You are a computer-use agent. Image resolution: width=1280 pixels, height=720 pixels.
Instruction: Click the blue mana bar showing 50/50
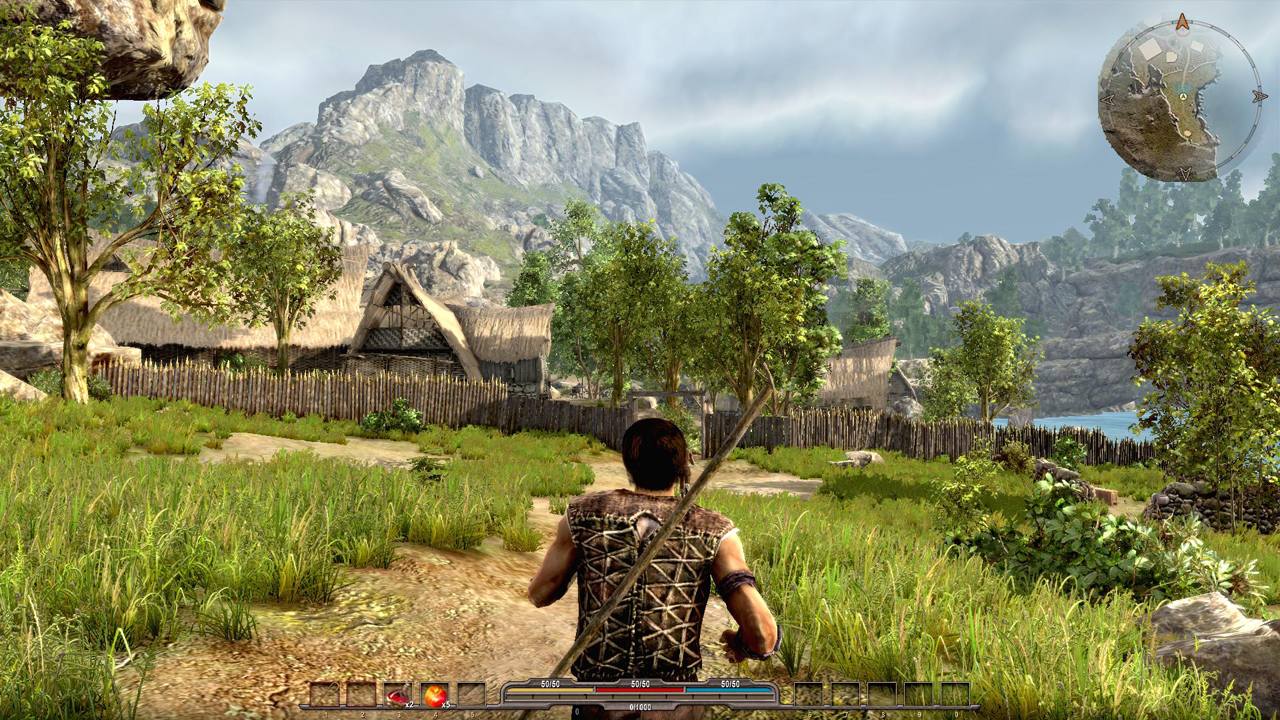tap(728, 690)
